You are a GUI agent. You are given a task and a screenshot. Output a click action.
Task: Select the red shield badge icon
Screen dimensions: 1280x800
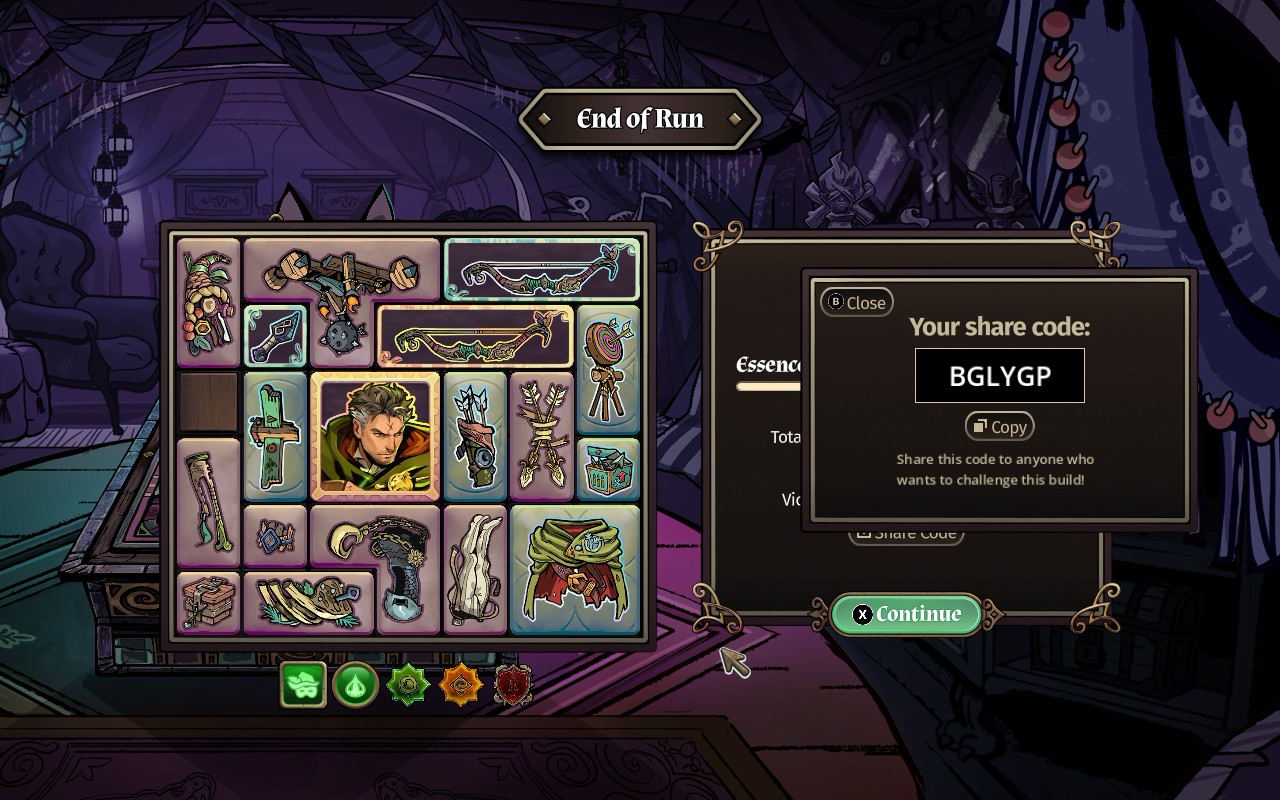click(x=513, y=686)
